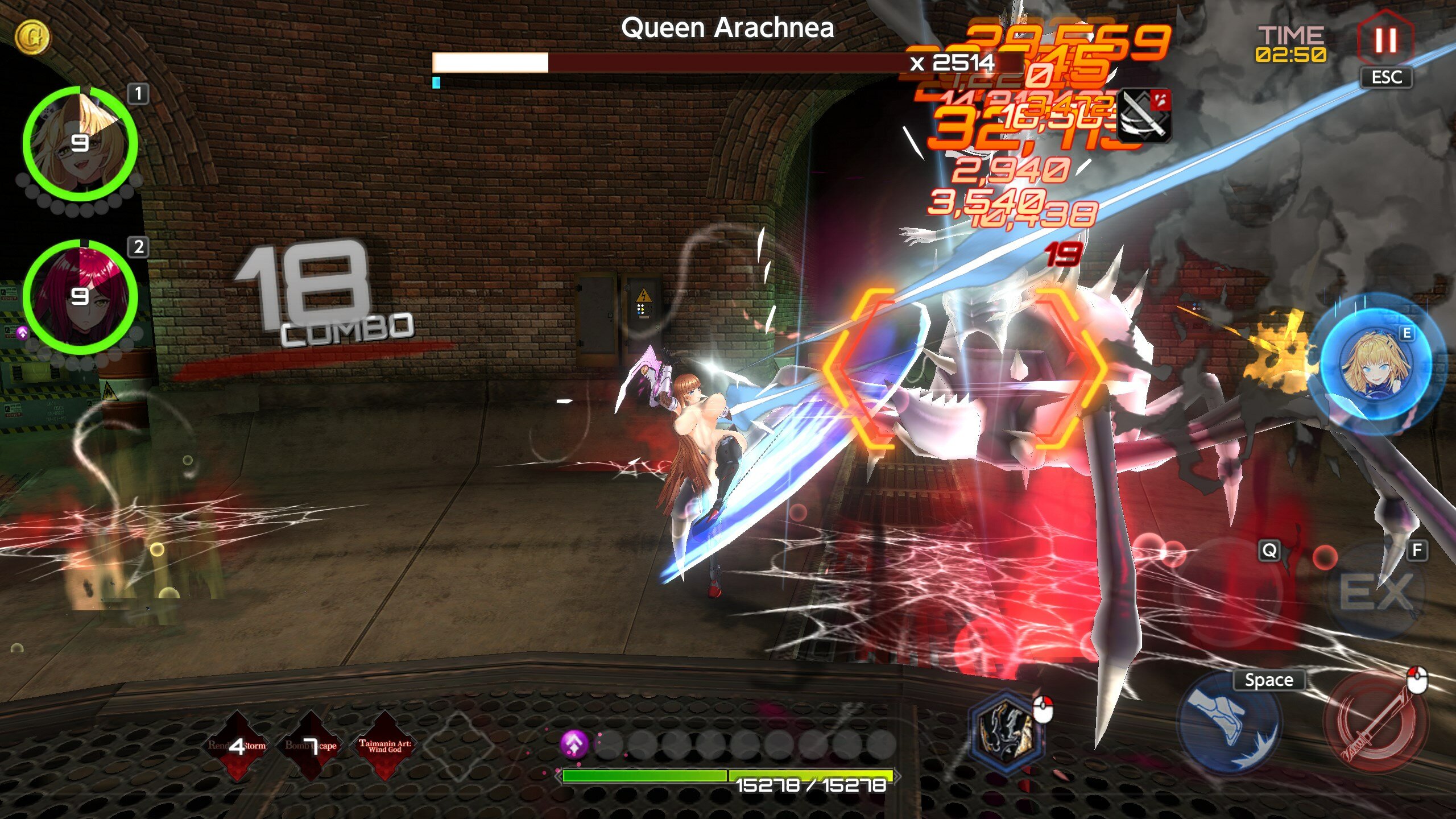Activate the Rending Storm skill
Viewport: 1456px width, 819px height.
point(237,745)
